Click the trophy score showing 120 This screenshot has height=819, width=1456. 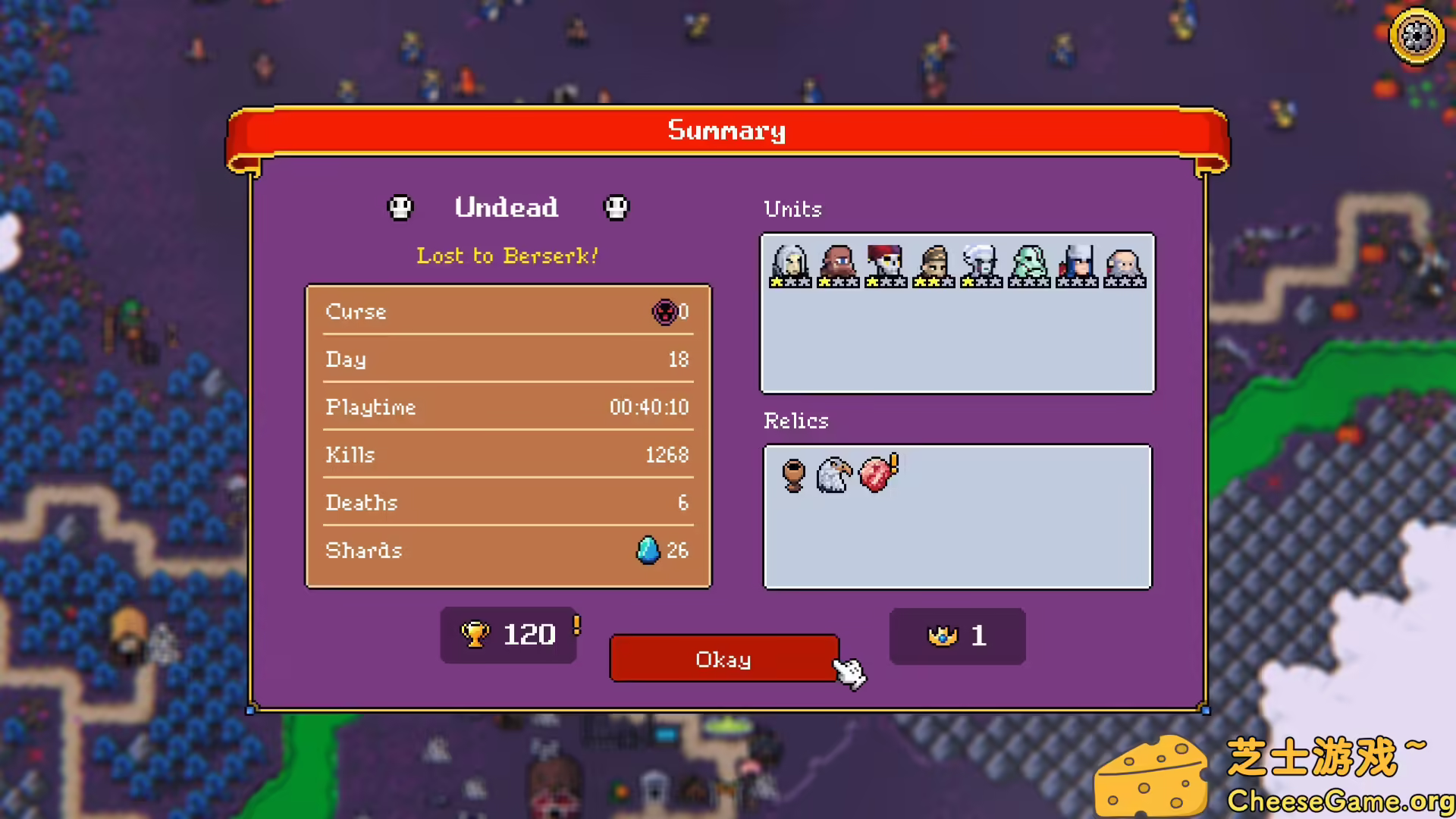tap(508, 635)
